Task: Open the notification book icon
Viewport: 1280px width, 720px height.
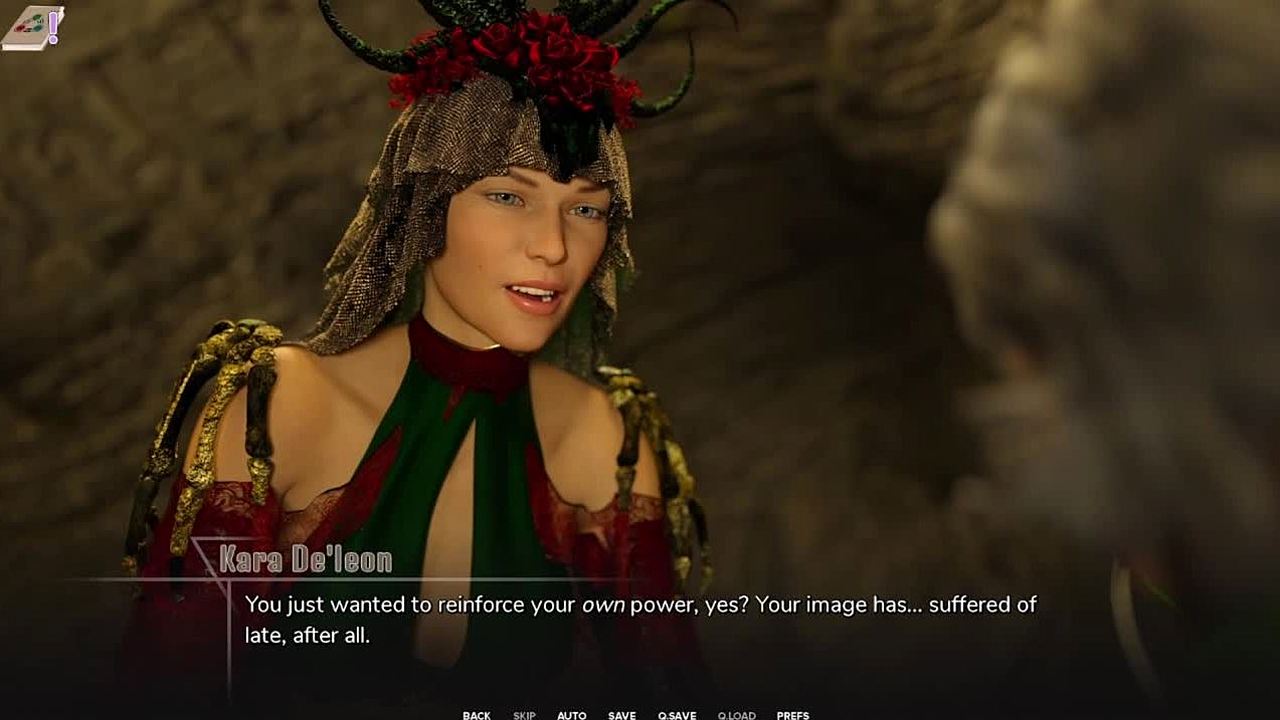Action: point(32,27)
